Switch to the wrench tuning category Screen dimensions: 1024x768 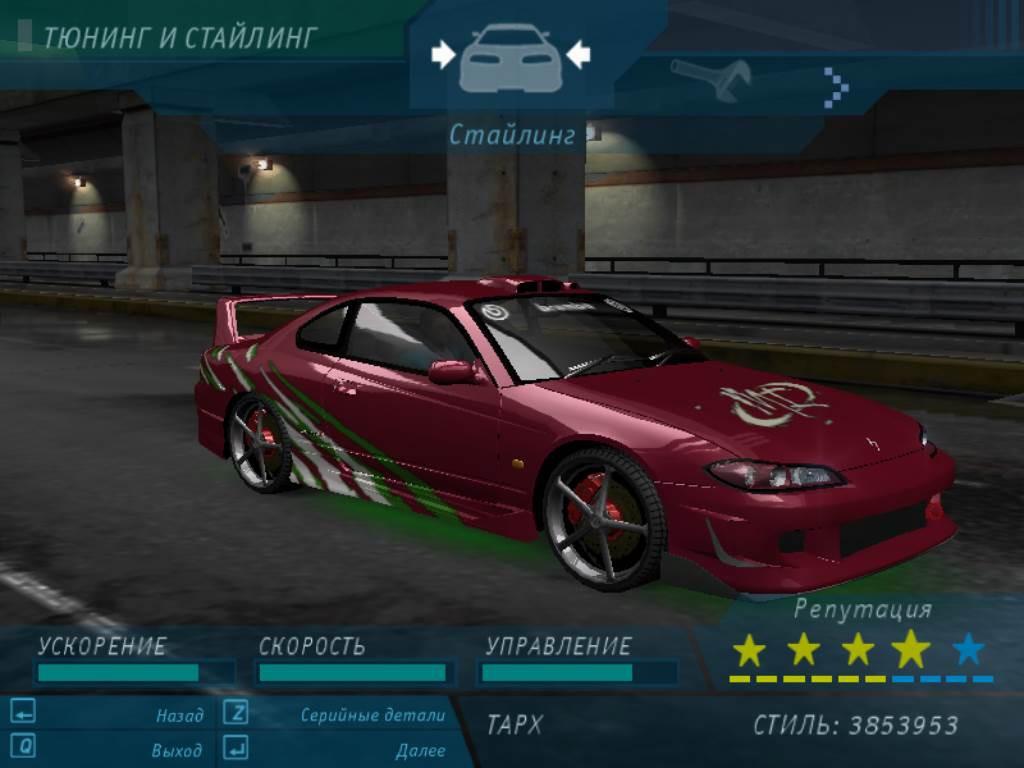(x=711, y=80)
